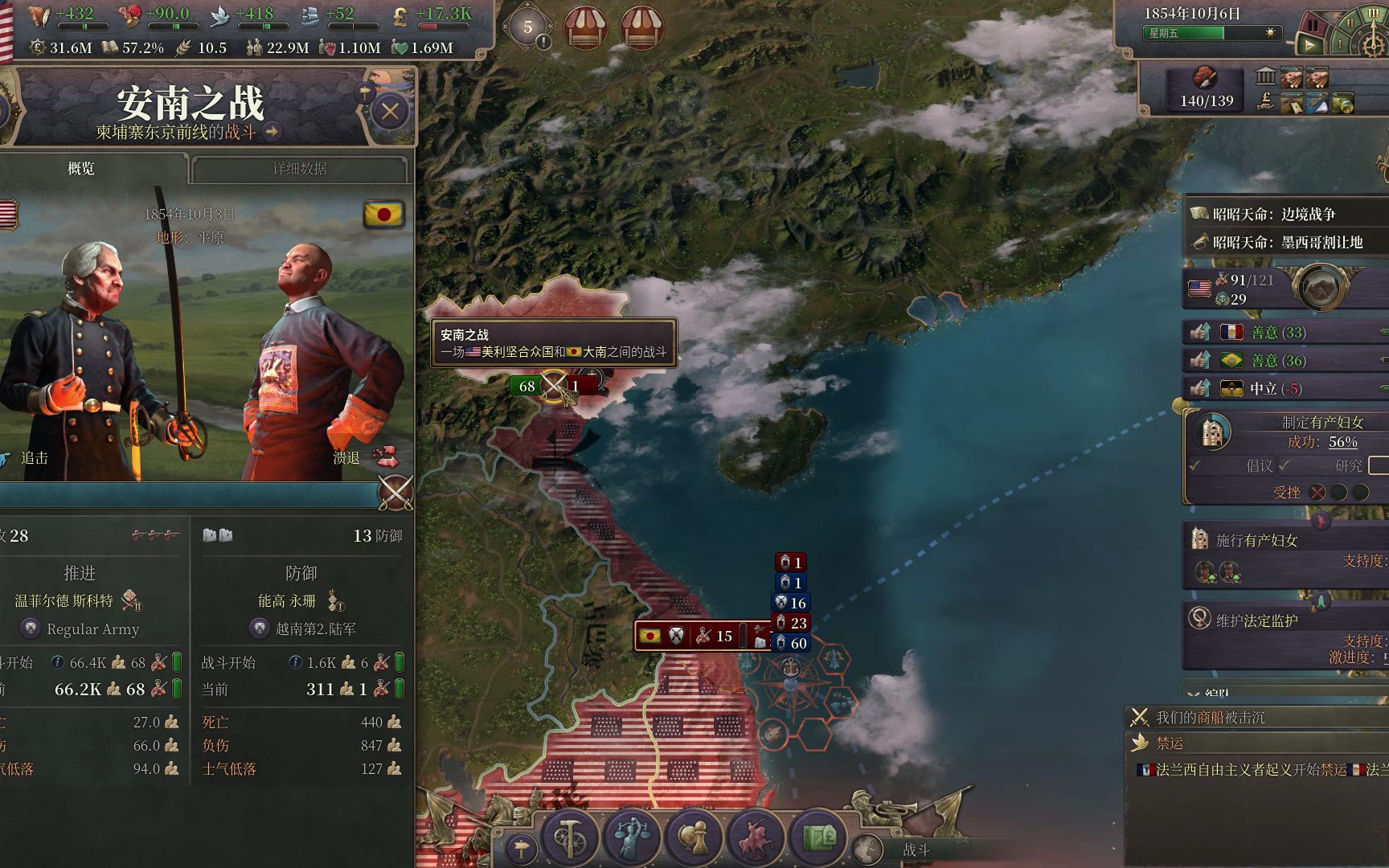Open the journal book menu in bottom bar
The height and width of the screenshot is (868, 1389).
point(817,836)
